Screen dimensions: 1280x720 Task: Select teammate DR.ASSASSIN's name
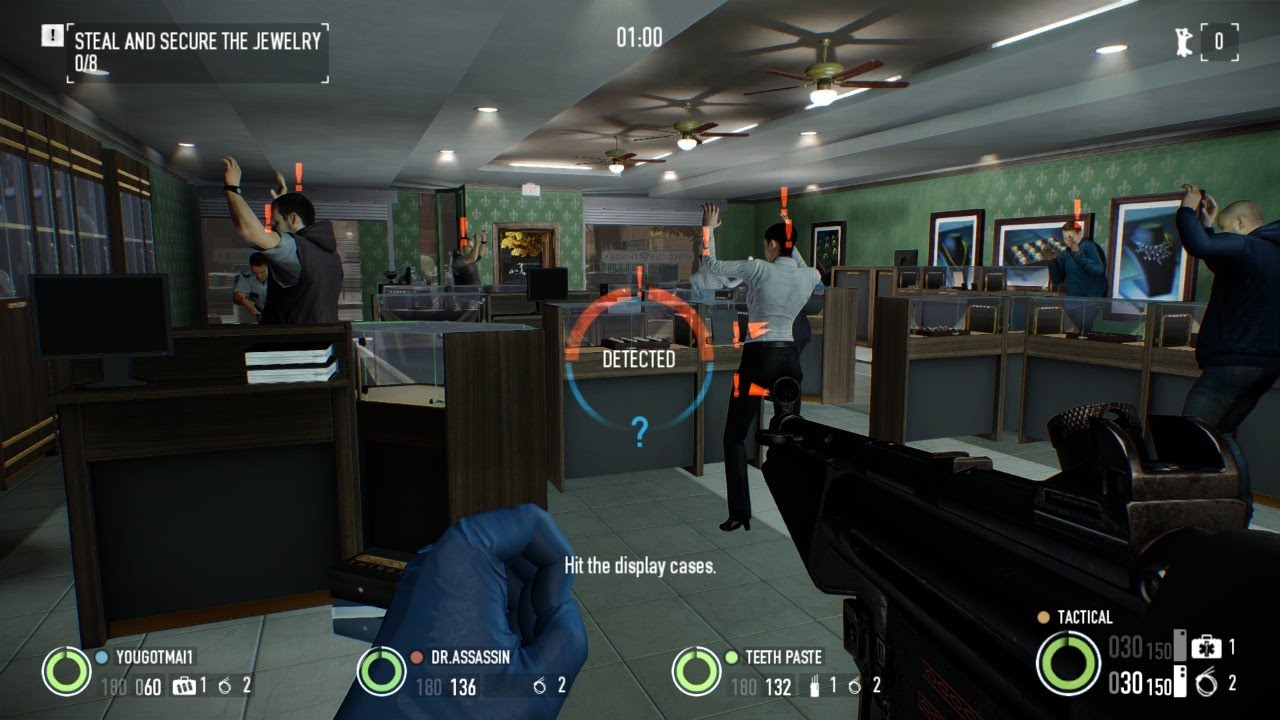tap(472, 658)
